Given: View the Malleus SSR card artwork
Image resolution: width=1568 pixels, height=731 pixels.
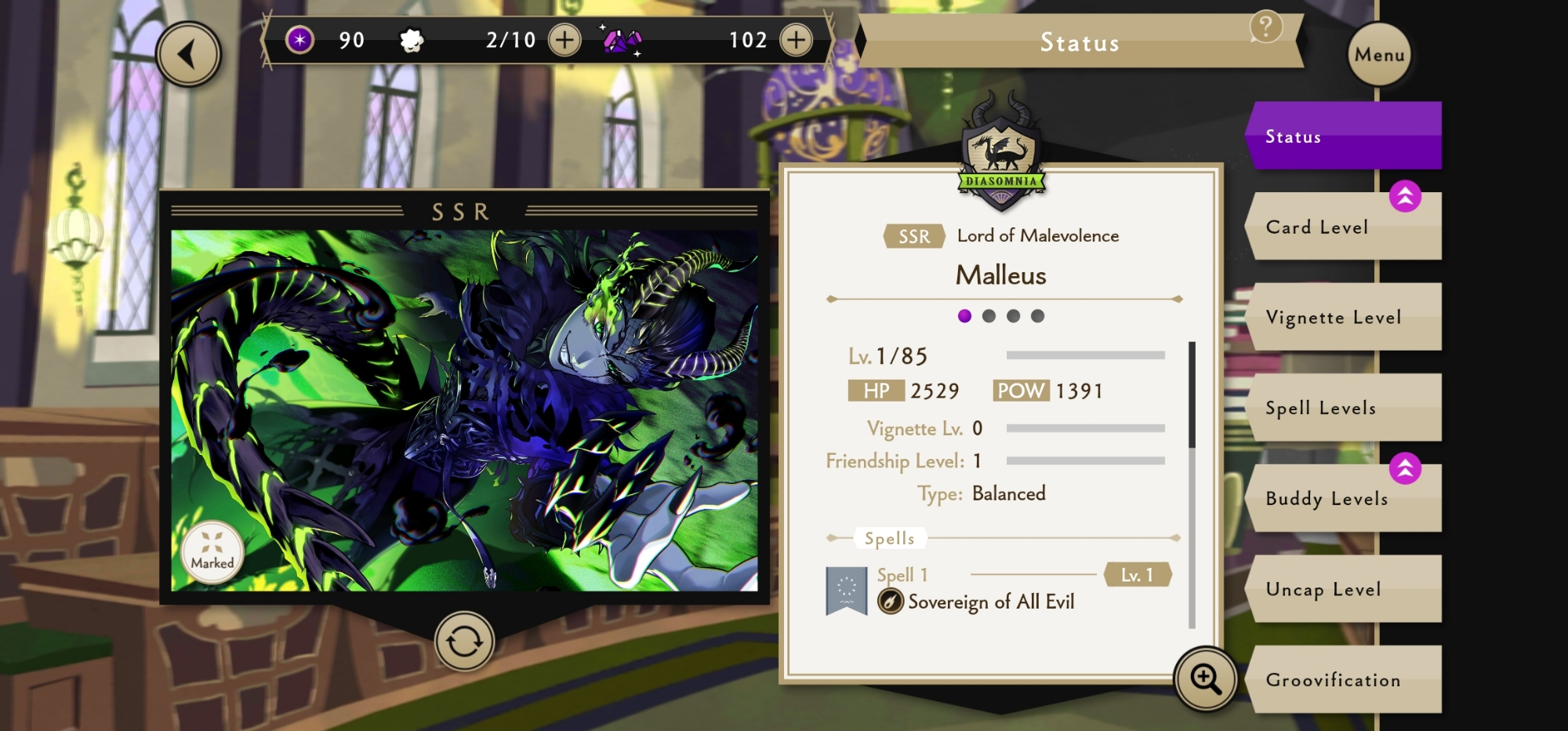Looking at the screenshot, I should [464, 409].
